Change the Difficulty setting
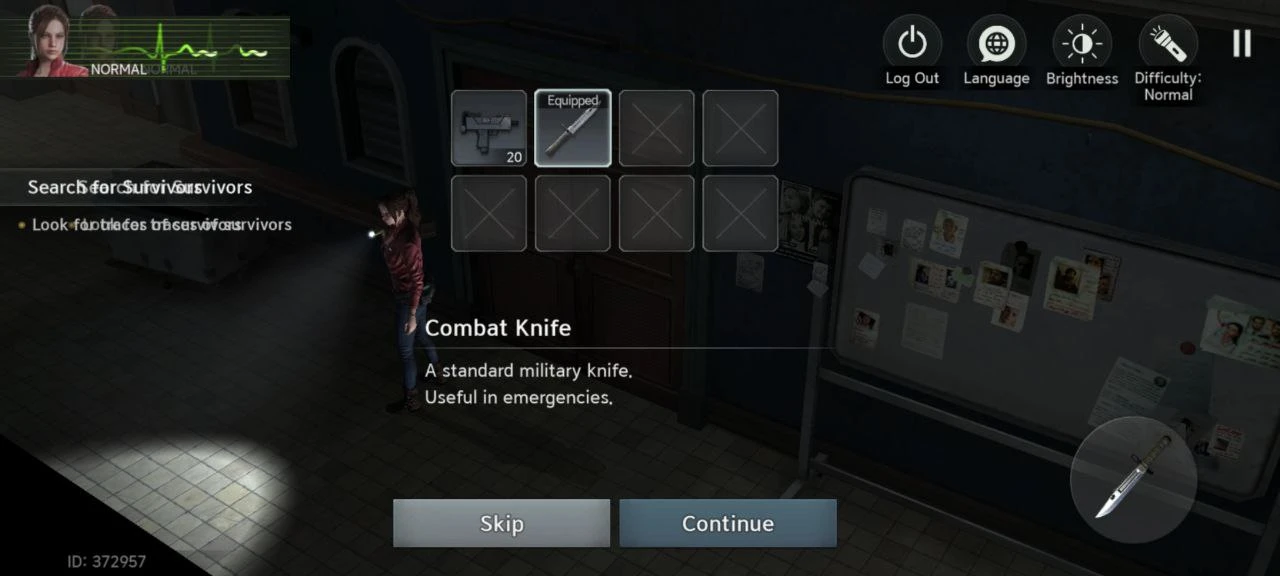This screenshot has width=1280, height=576. [1167, 44]
